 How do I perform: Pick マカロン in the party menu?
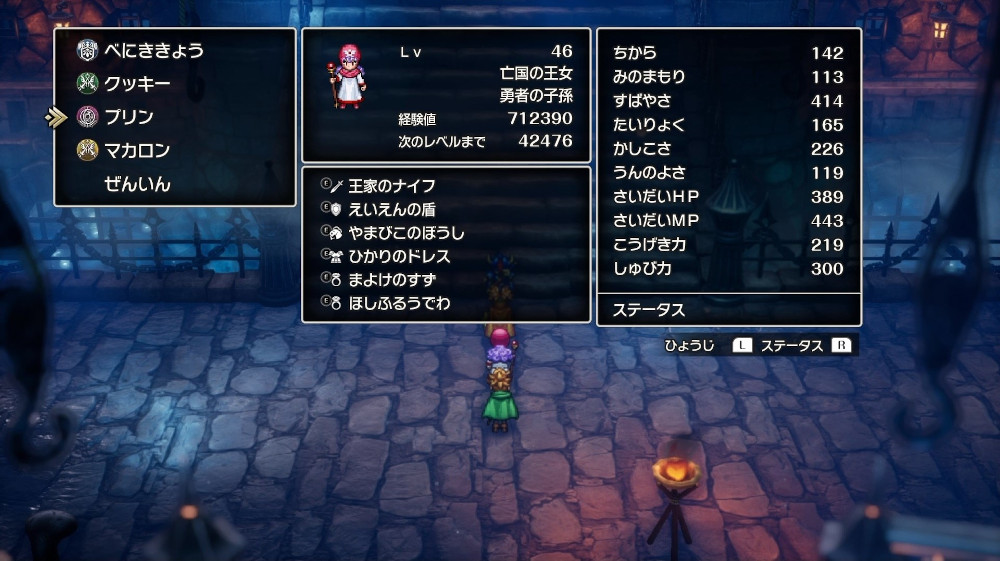coord(137,151)
